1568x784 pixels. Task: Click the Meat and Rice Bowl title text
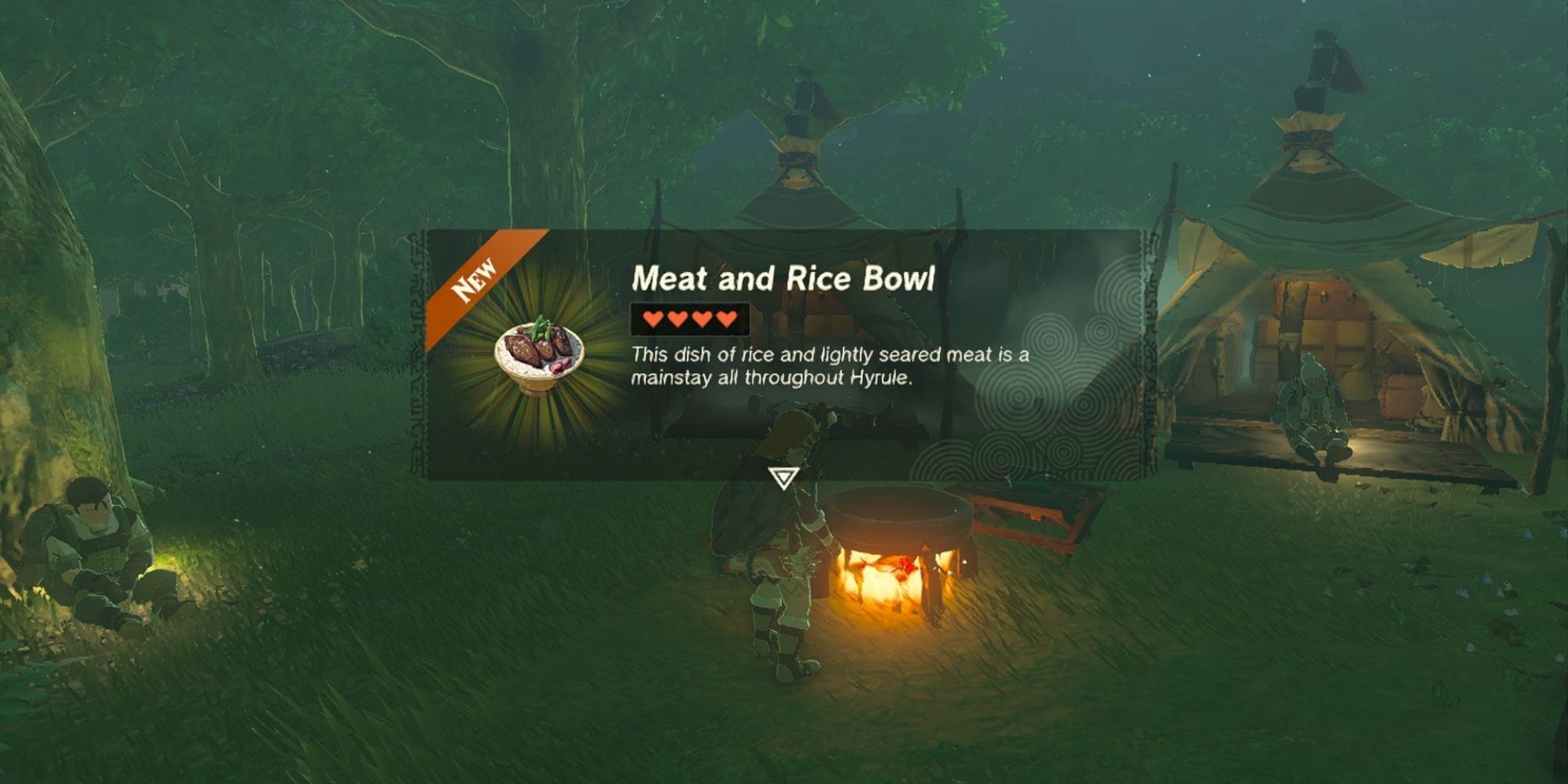(788, 276)
